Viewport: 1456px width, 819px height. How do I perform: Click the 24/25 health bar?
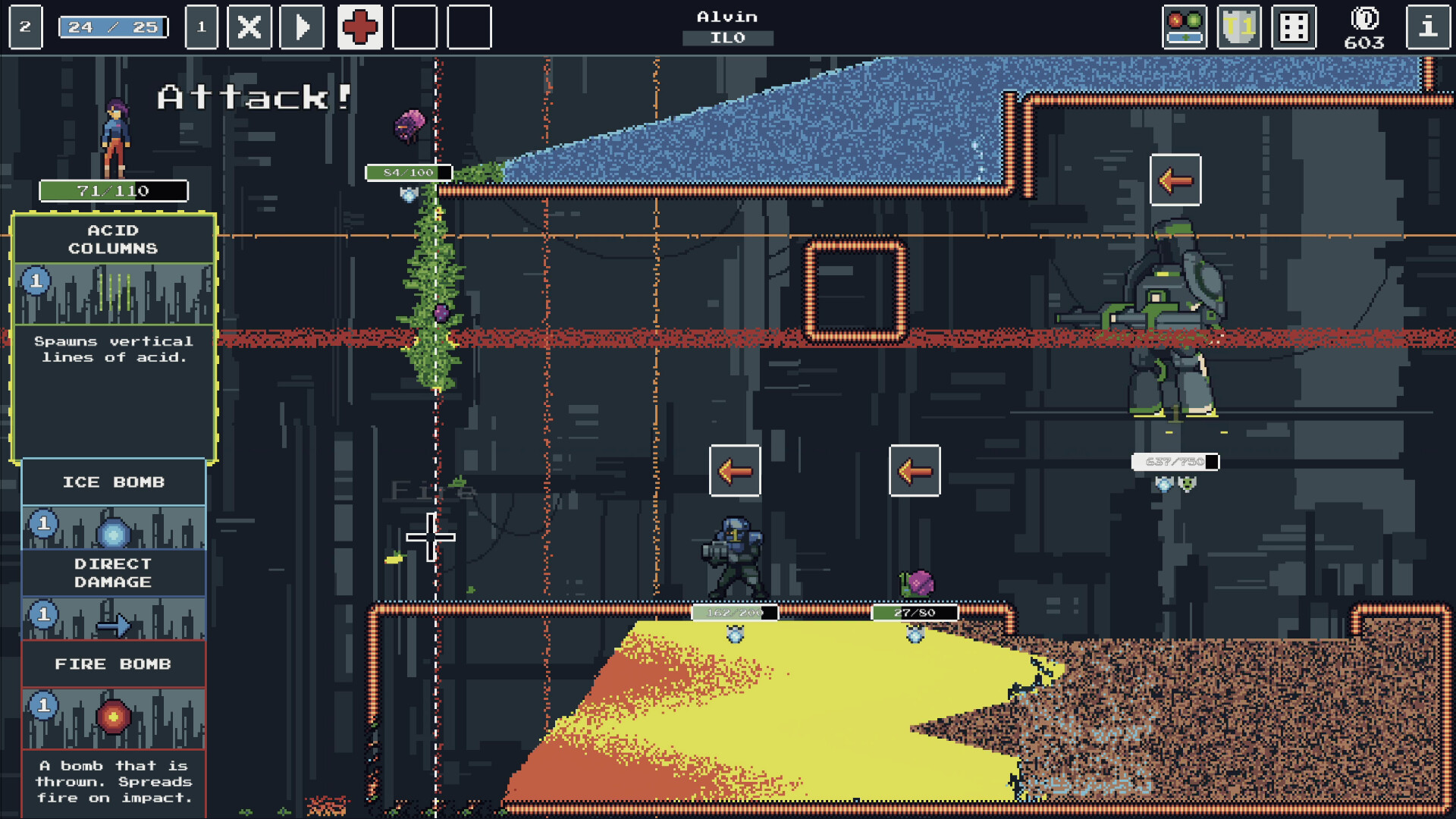click(x=112, y=25)
